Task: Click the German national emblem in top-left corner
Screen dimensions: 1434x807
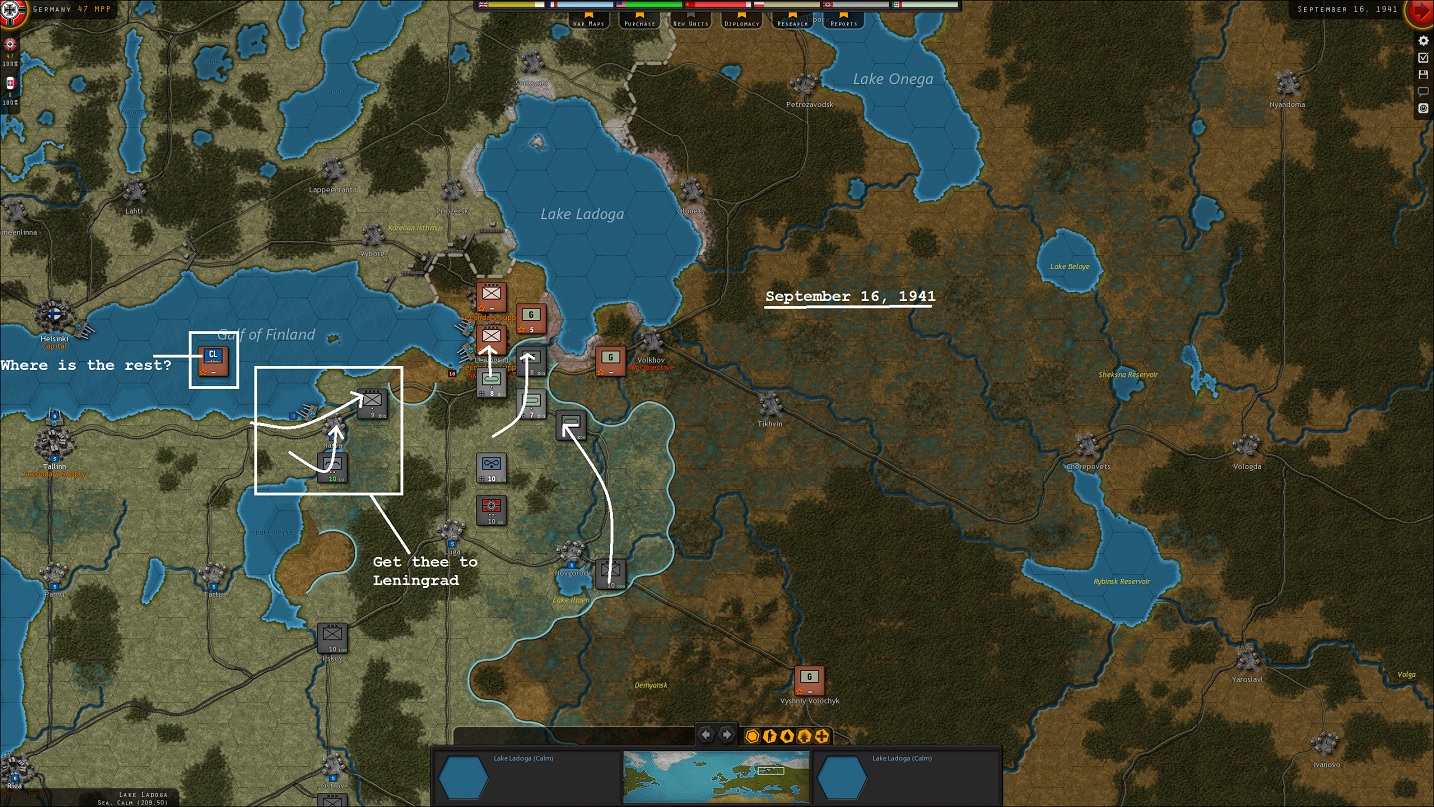Action: click(x=11, y=8)
